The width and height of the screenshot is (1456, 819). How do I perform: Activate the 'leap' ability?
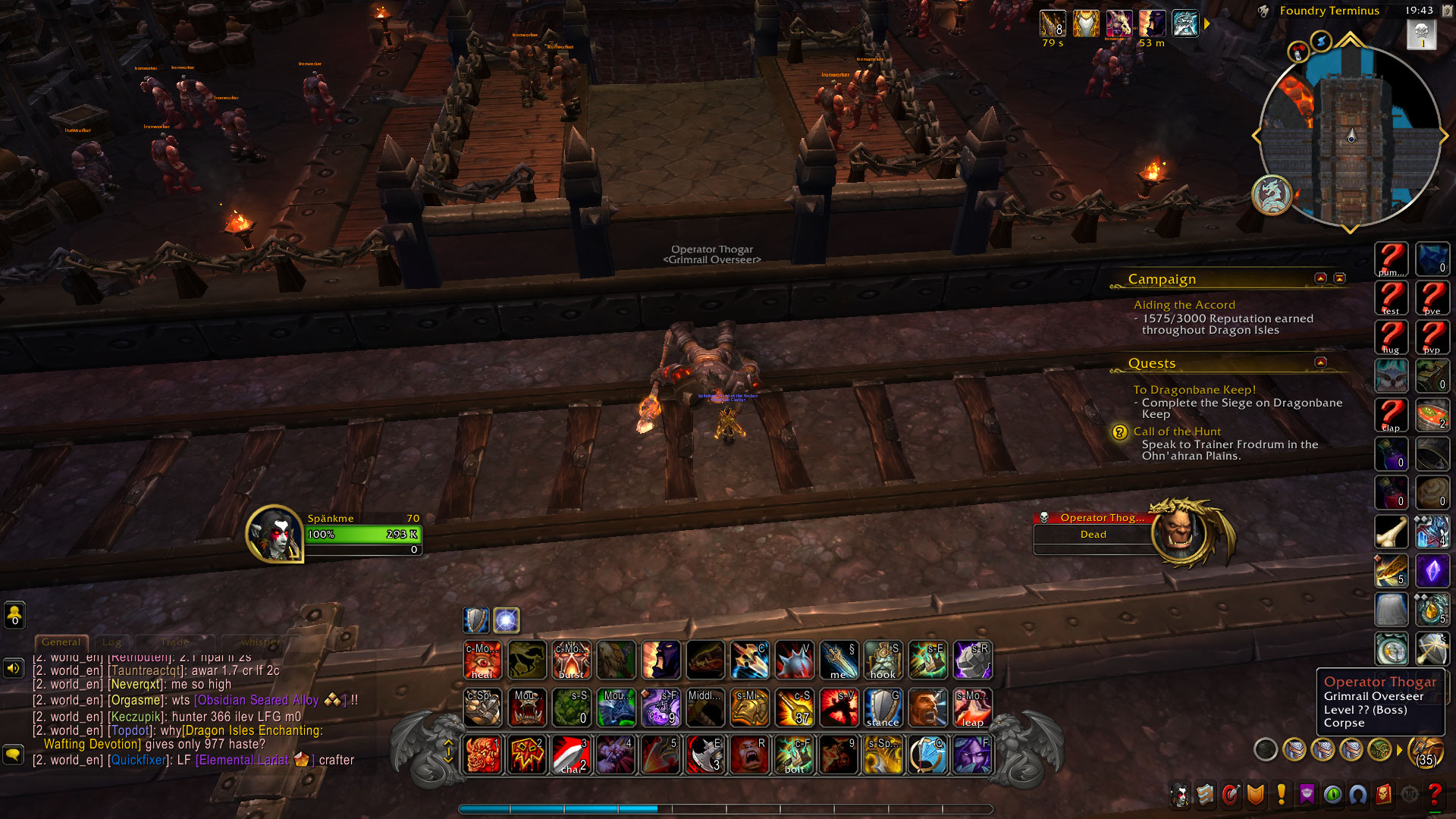tap(972, 707)
